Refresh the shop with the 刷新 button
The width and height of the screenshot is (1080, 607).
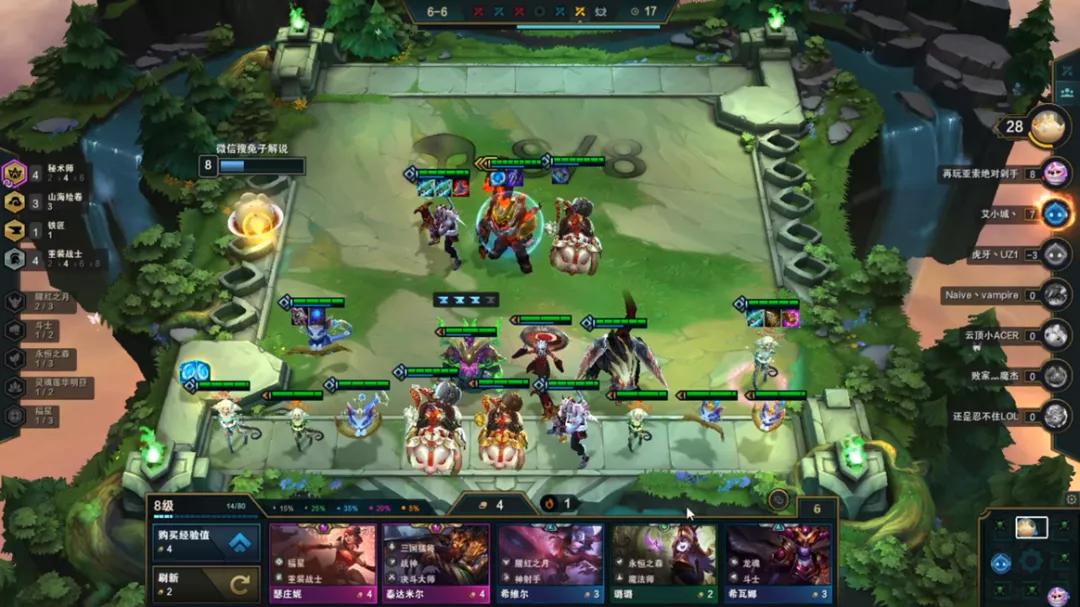pos(205,583)
